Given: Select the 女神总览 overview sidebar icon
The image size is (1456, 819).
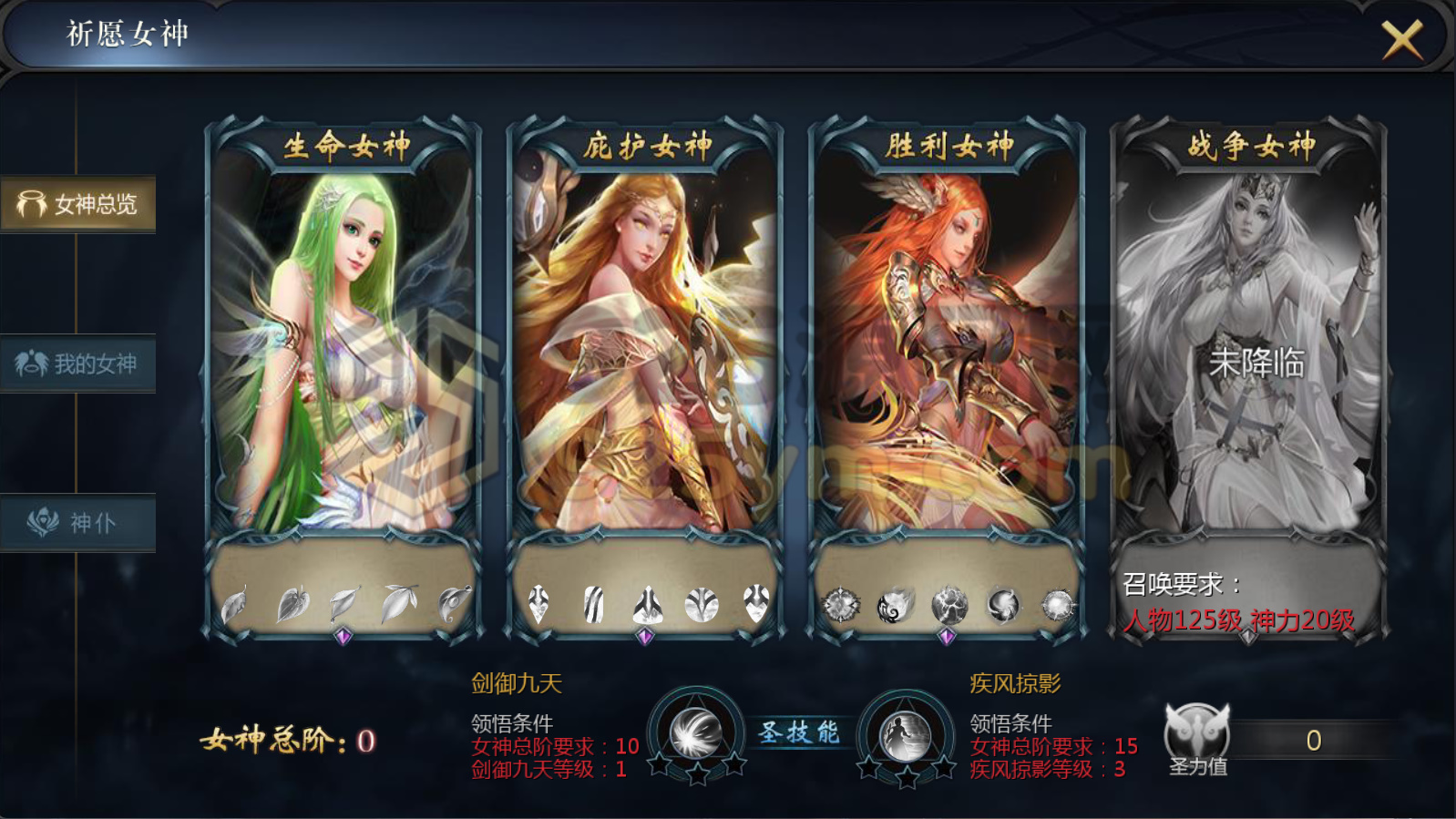Looking at the screenshot, I should 78,204.
